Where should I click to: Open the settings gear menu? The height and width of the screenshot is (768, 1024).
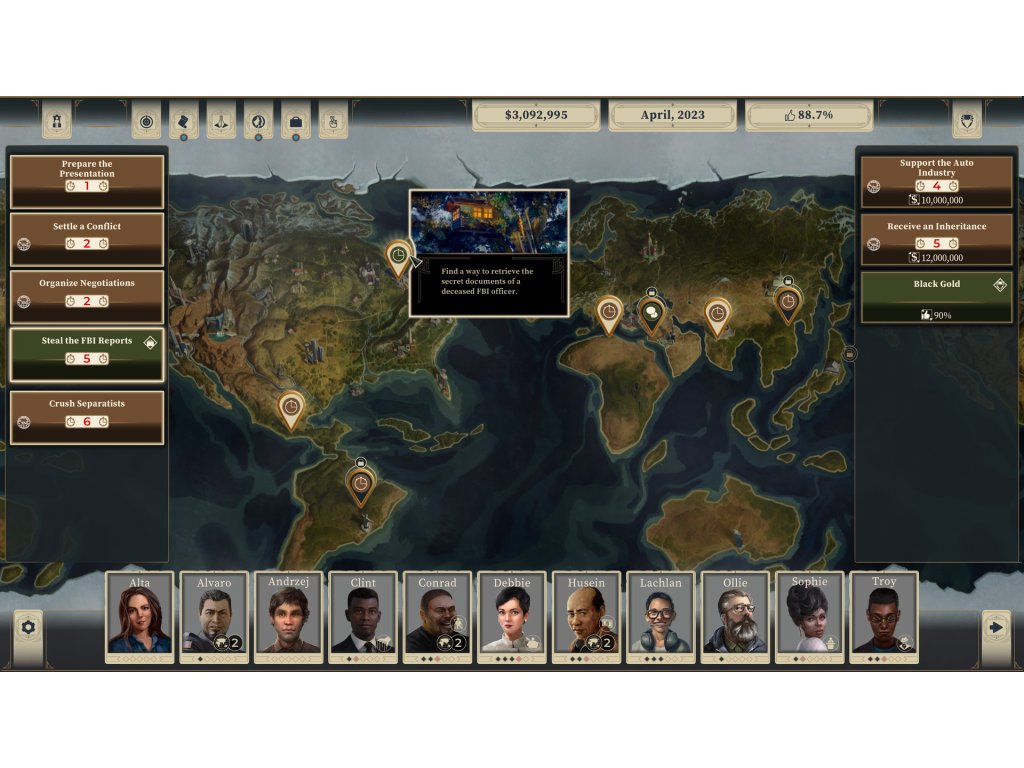pyautogui.click(x=28, y=627)
